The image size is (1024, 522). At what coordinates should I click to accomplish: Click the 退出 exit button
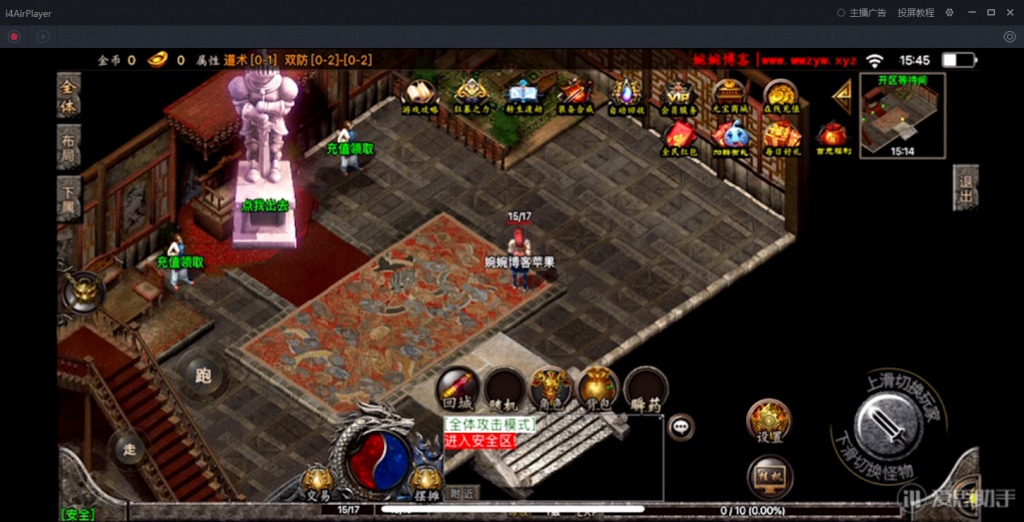coord(965,187)
